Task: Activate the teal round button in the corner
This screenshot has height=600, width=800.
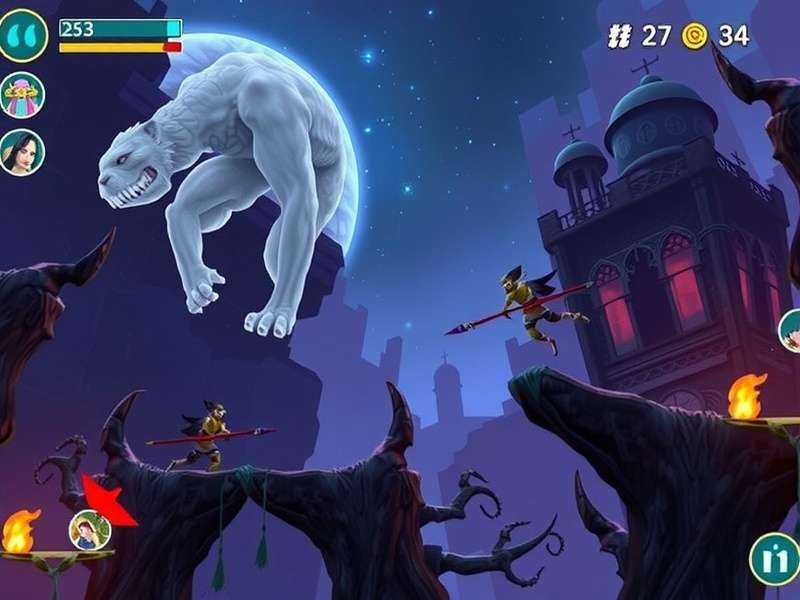Action: point(773,558)
